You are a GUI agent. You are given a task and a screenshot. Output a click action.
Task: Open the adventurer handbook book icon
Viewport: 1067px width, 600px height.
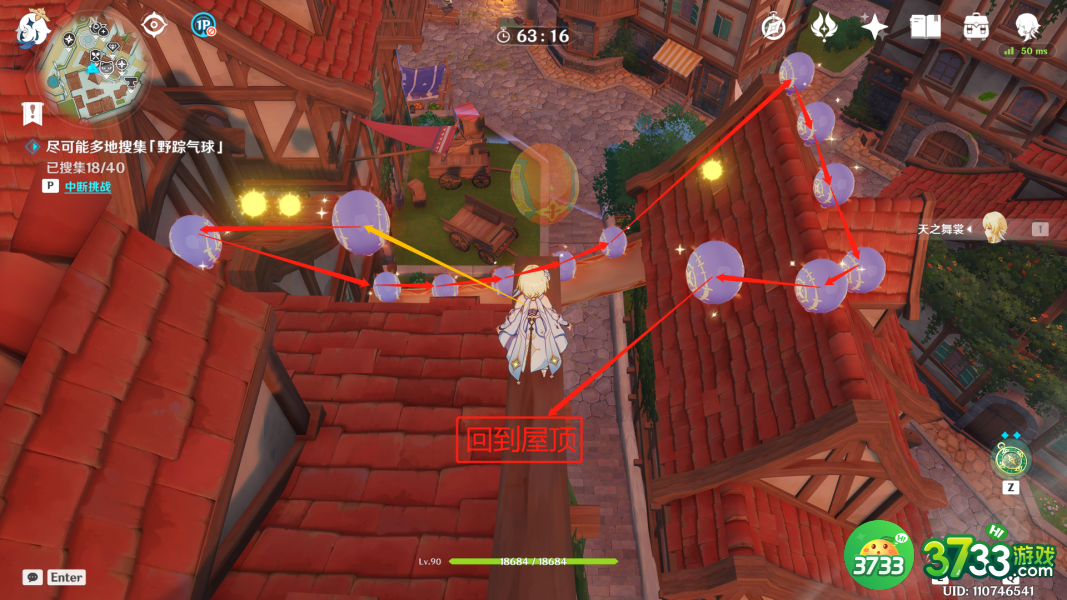pyautogui.click(x=925, y=27)
